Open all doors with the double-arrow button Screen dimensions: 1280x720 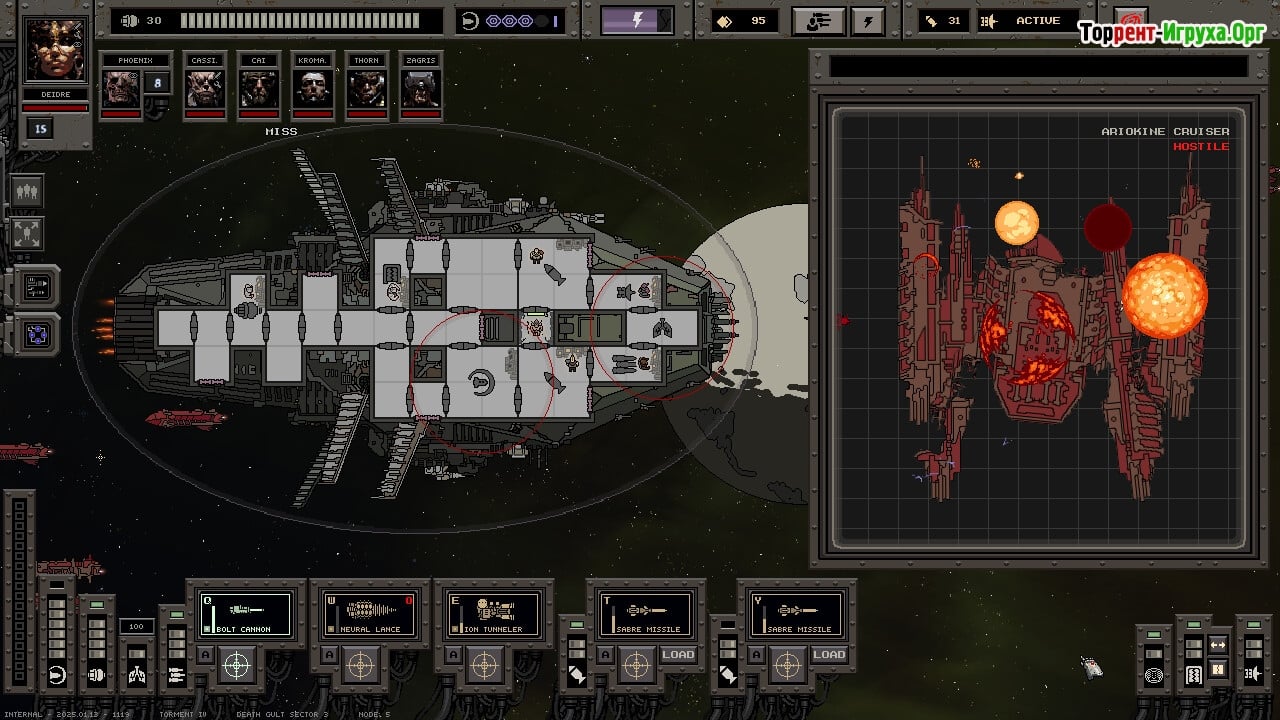click(1218, 645)
